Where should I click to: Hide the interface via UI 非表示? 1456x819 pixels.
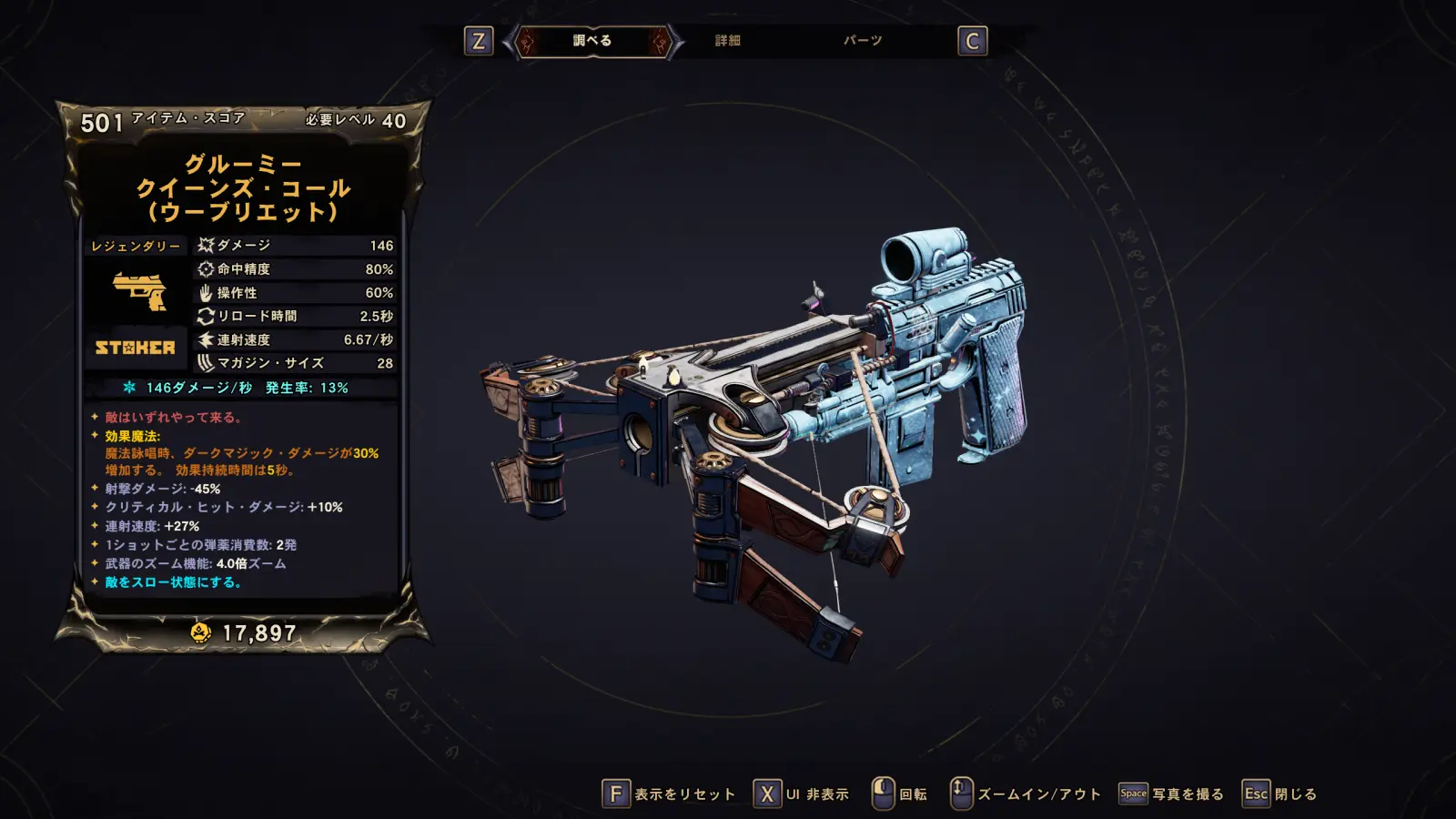[x=802, y=794]
